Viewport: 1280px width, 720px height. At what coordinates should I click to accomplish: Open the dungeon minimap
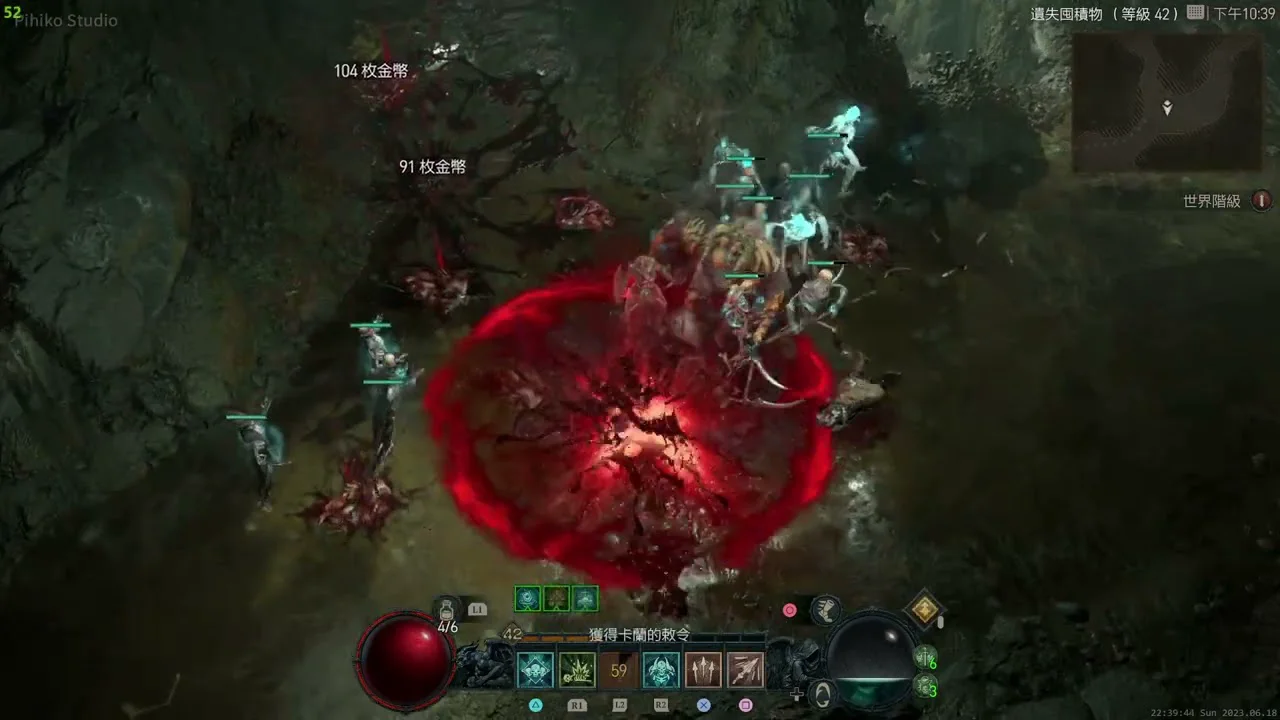1166,102
